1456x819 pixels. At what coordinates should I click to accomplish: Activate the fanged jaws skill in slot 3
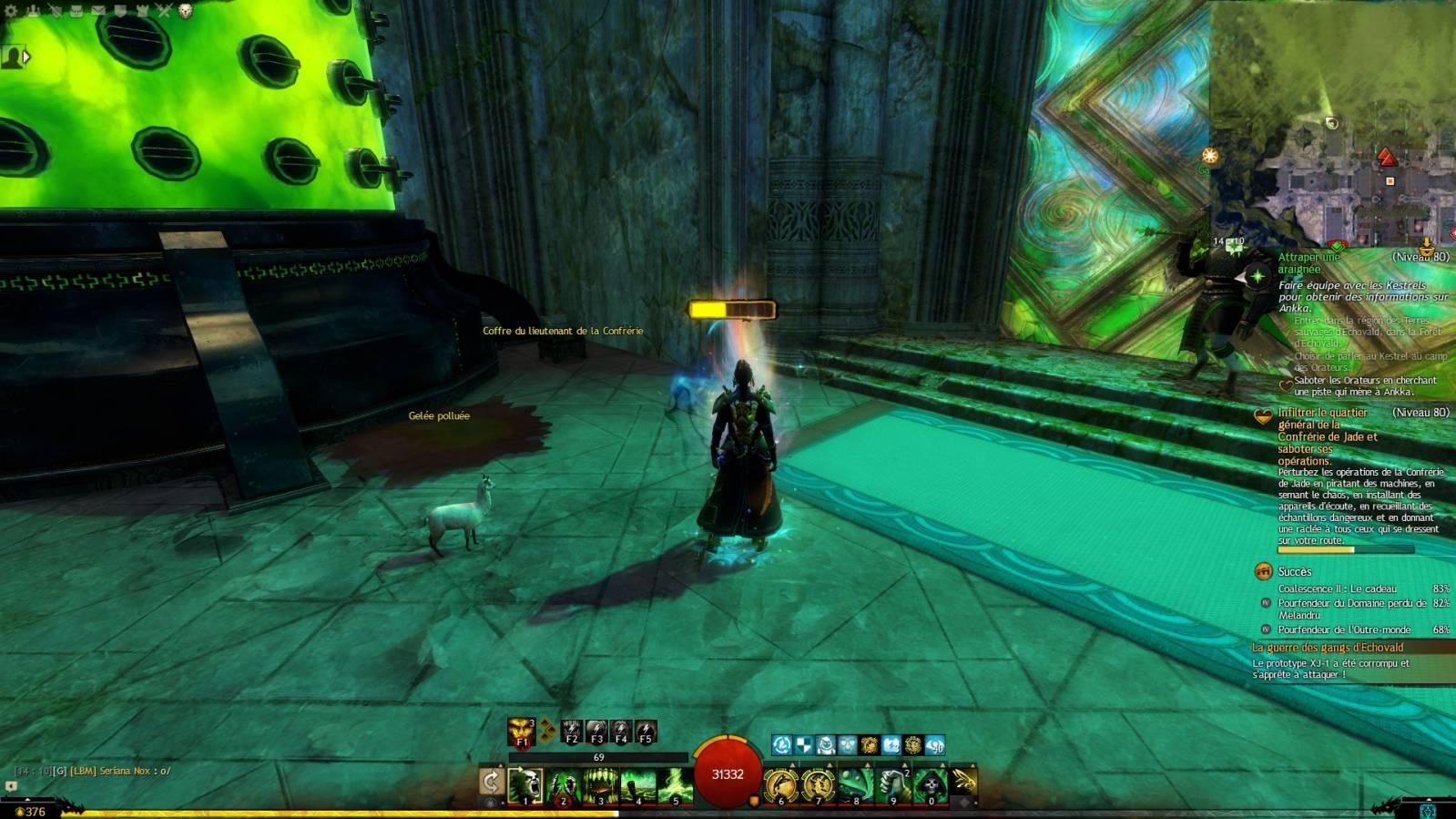[x=600, y=784]
